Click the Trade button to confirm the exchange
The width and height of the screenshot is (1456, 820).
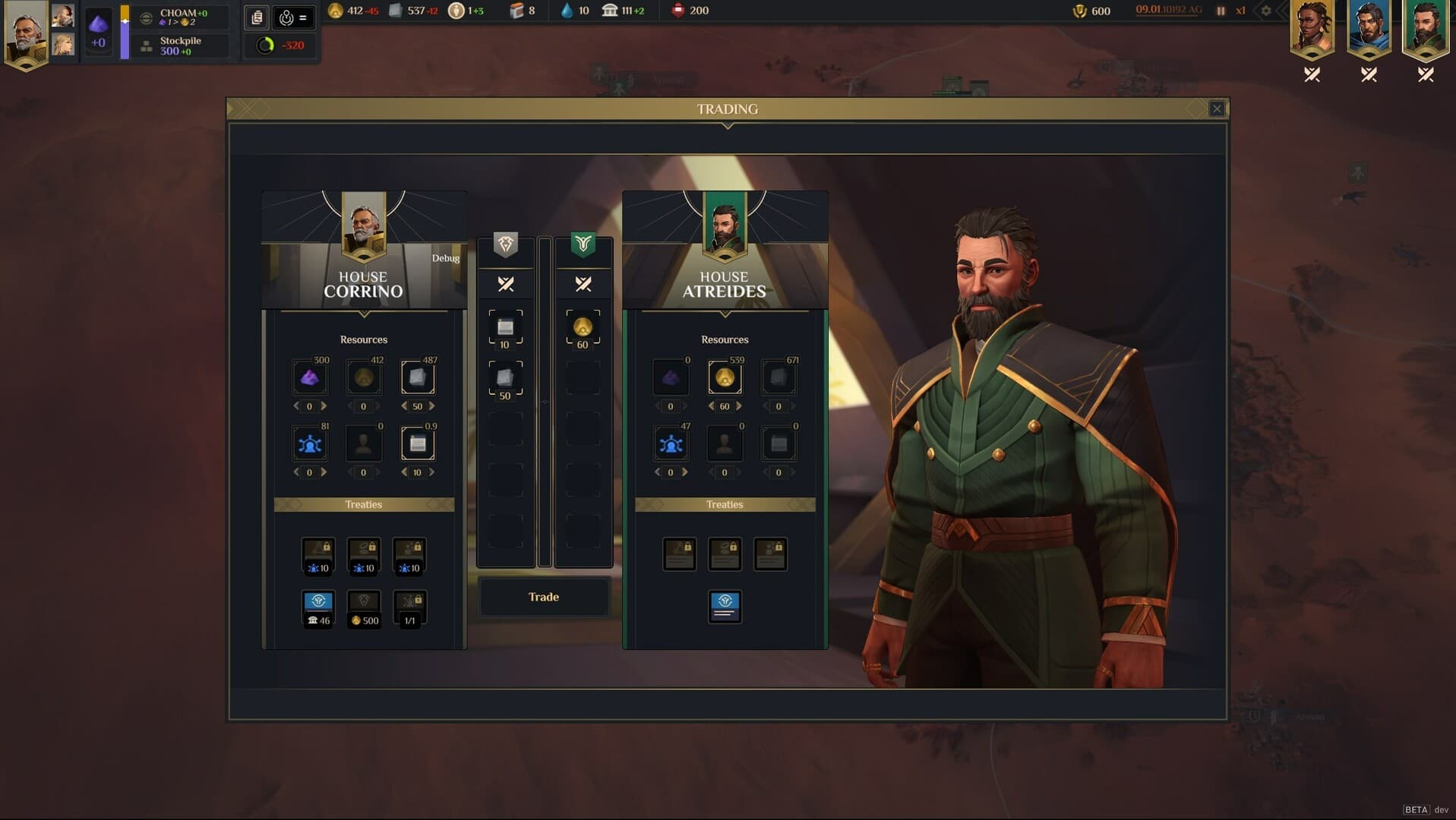point(543,598)
